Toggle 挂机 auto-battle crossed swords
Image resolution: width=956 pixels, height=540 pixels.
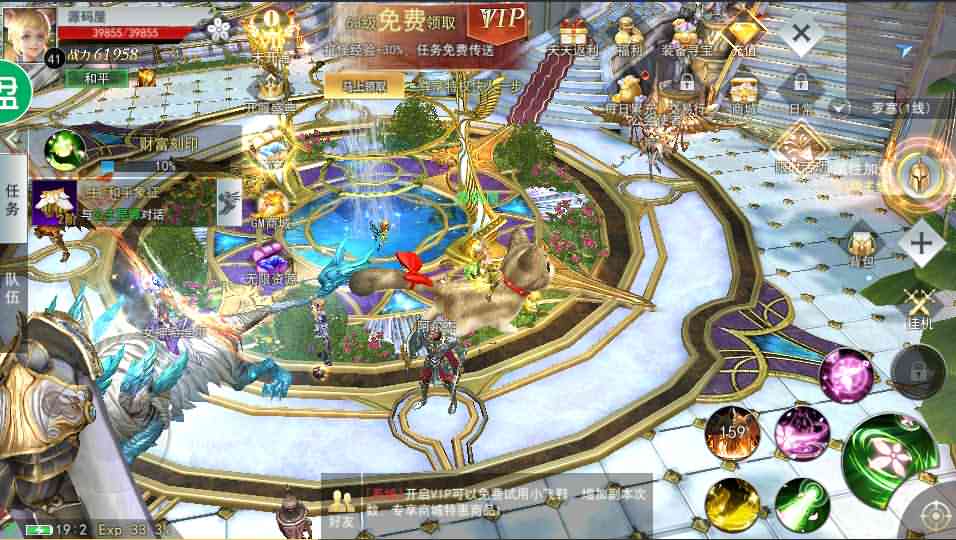point(918,305)
